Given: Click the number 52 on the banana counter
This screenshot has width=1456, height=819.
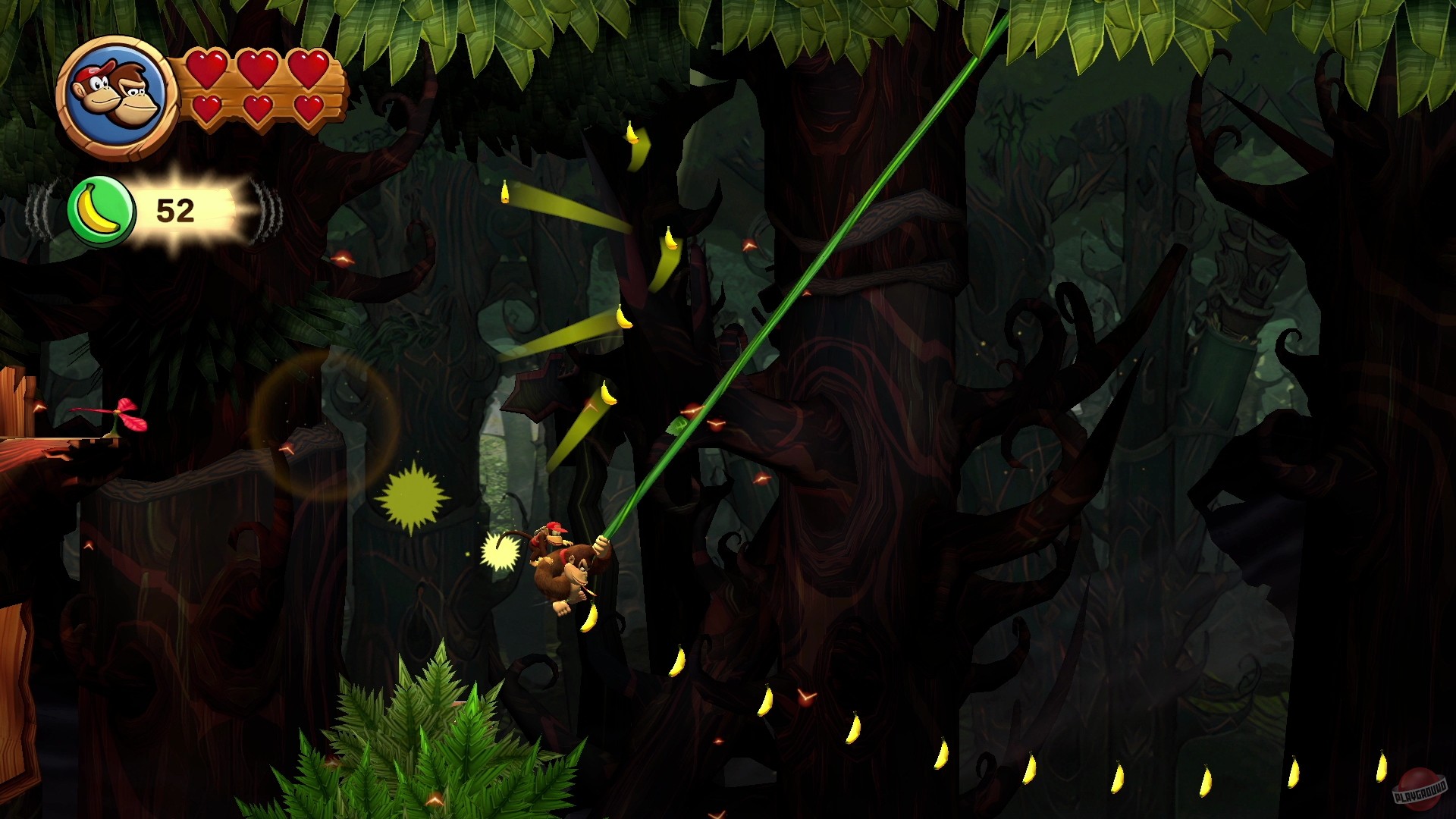Looking at the screenshot, I should coord(173,210).
